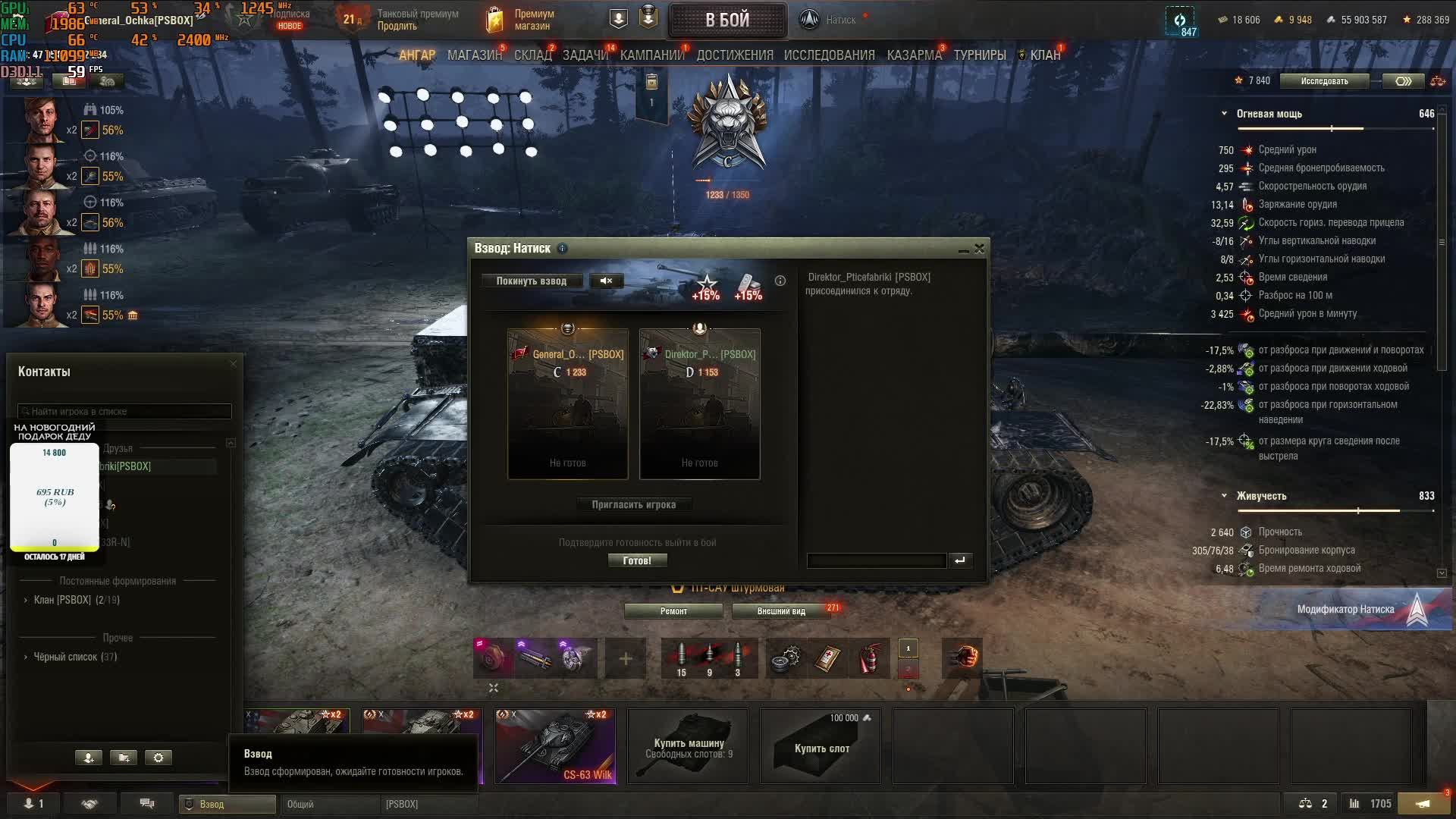Viewport: 1456px width, 819px height.
Task: Go to the КАЗАРМА tab
Action: click(x=914, y=55)
